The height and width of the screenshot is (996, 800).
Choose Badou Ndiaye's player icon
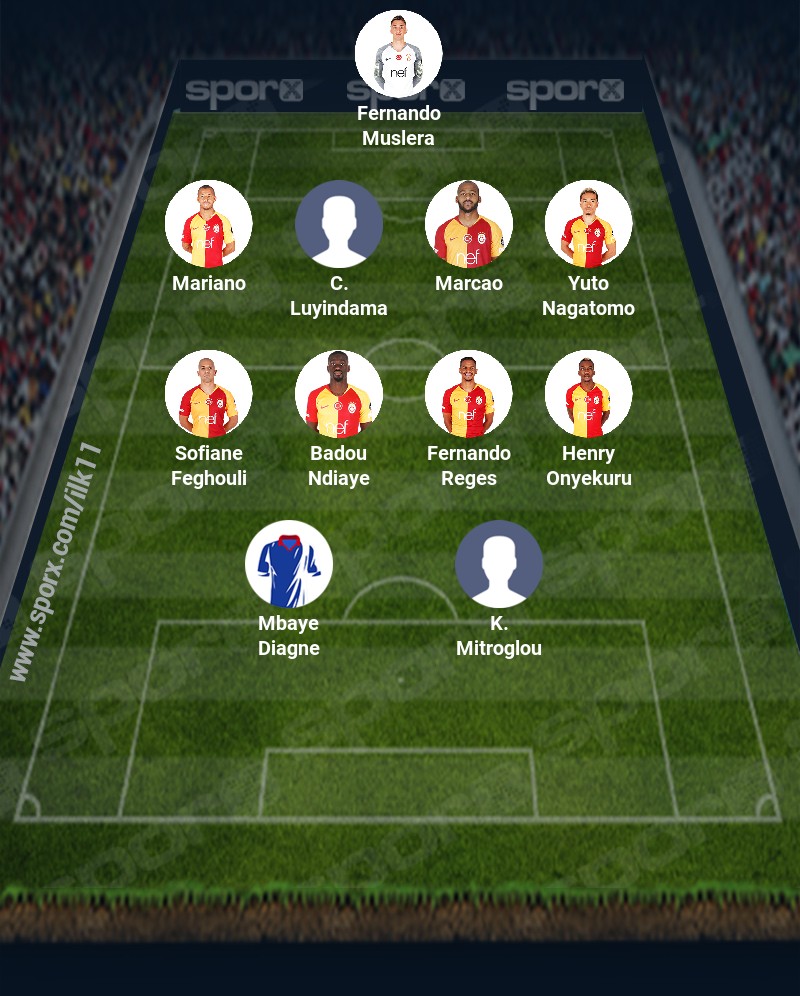tap(339, 394)
